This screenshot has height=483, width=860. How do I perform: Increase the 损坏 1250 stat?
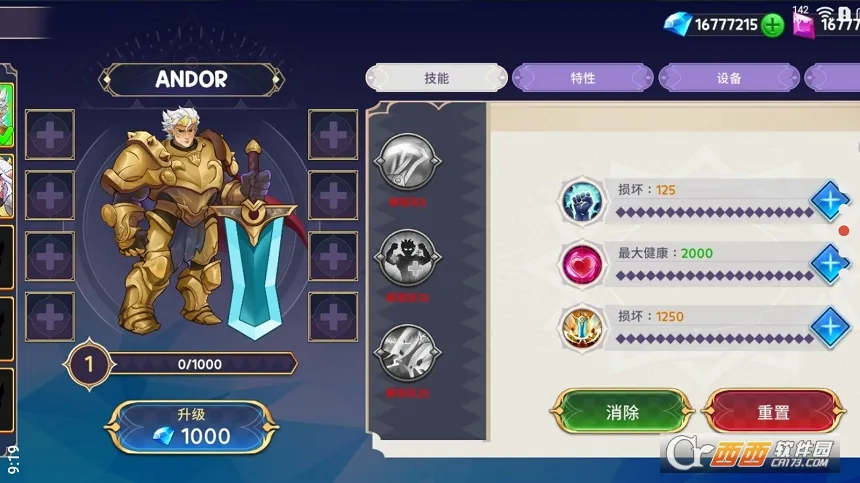pos(828,327)
